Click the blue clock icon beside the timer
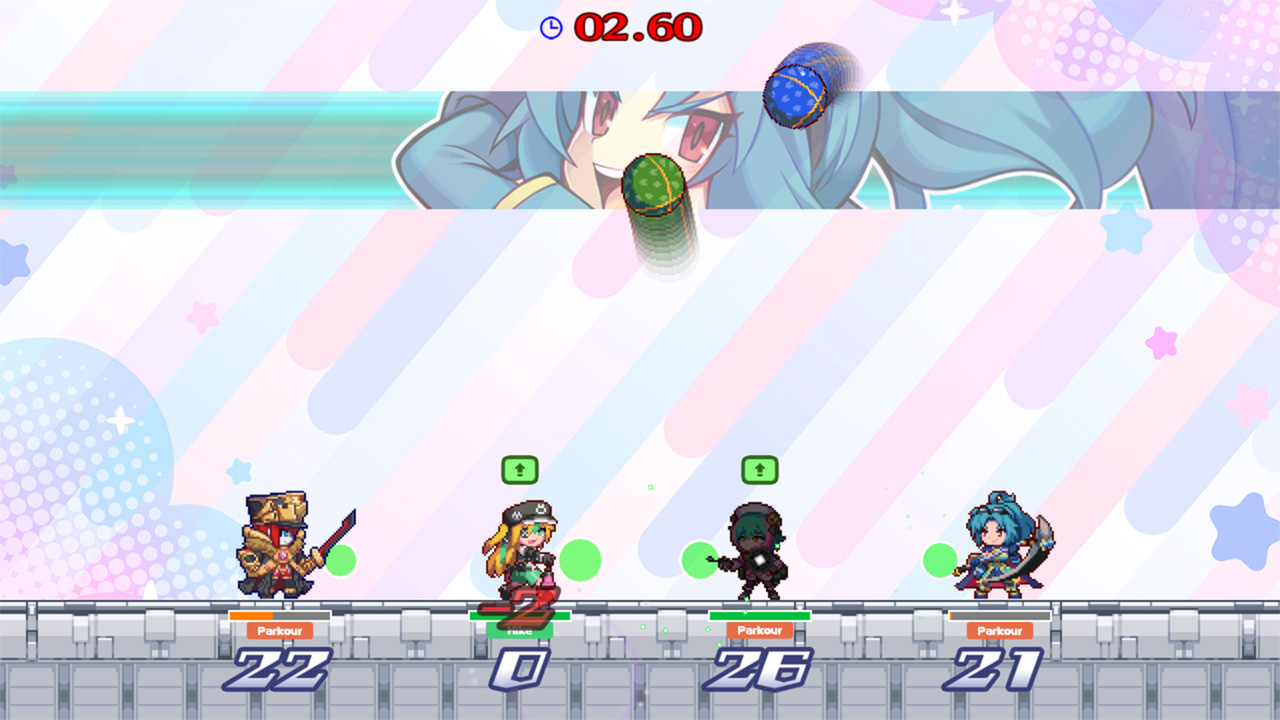This screenshot has height=720, width=1280. [549, 28]
